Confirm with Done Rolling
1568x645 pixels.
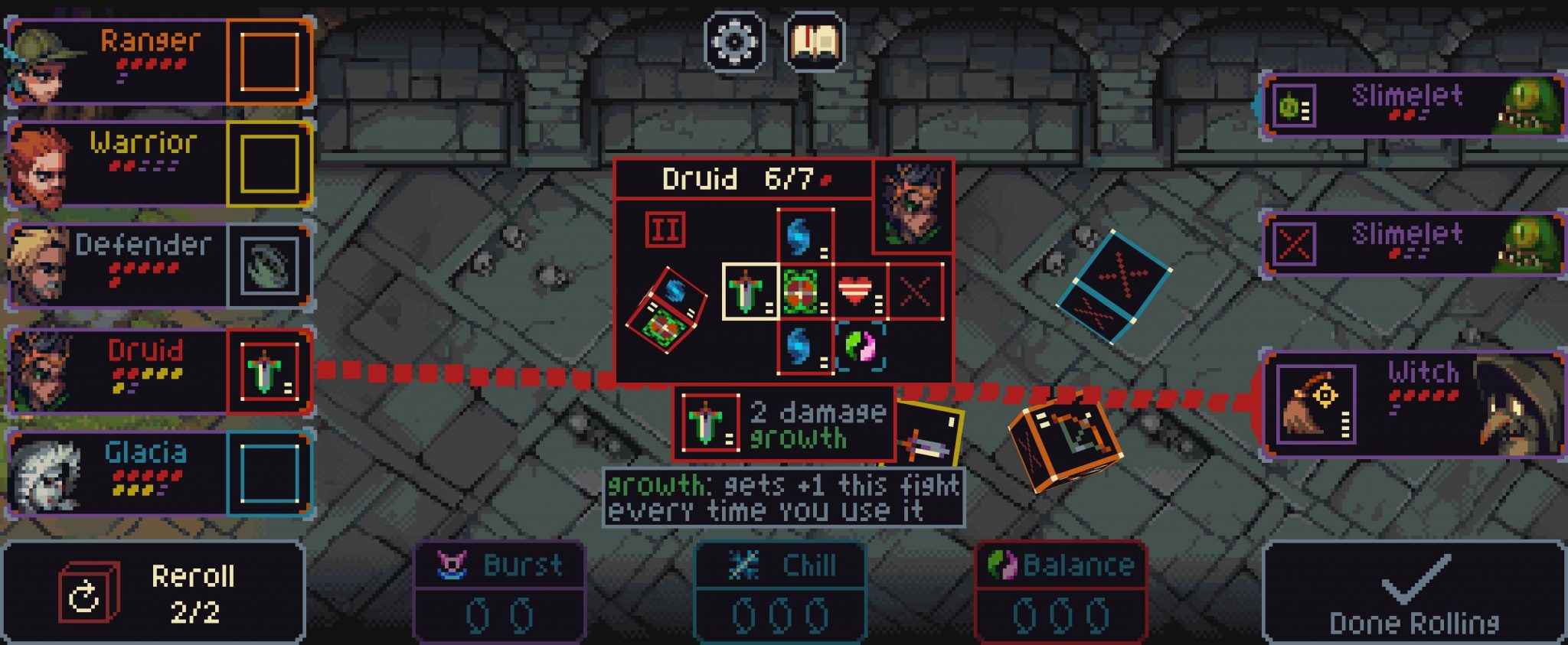[x=1413, y=593]
